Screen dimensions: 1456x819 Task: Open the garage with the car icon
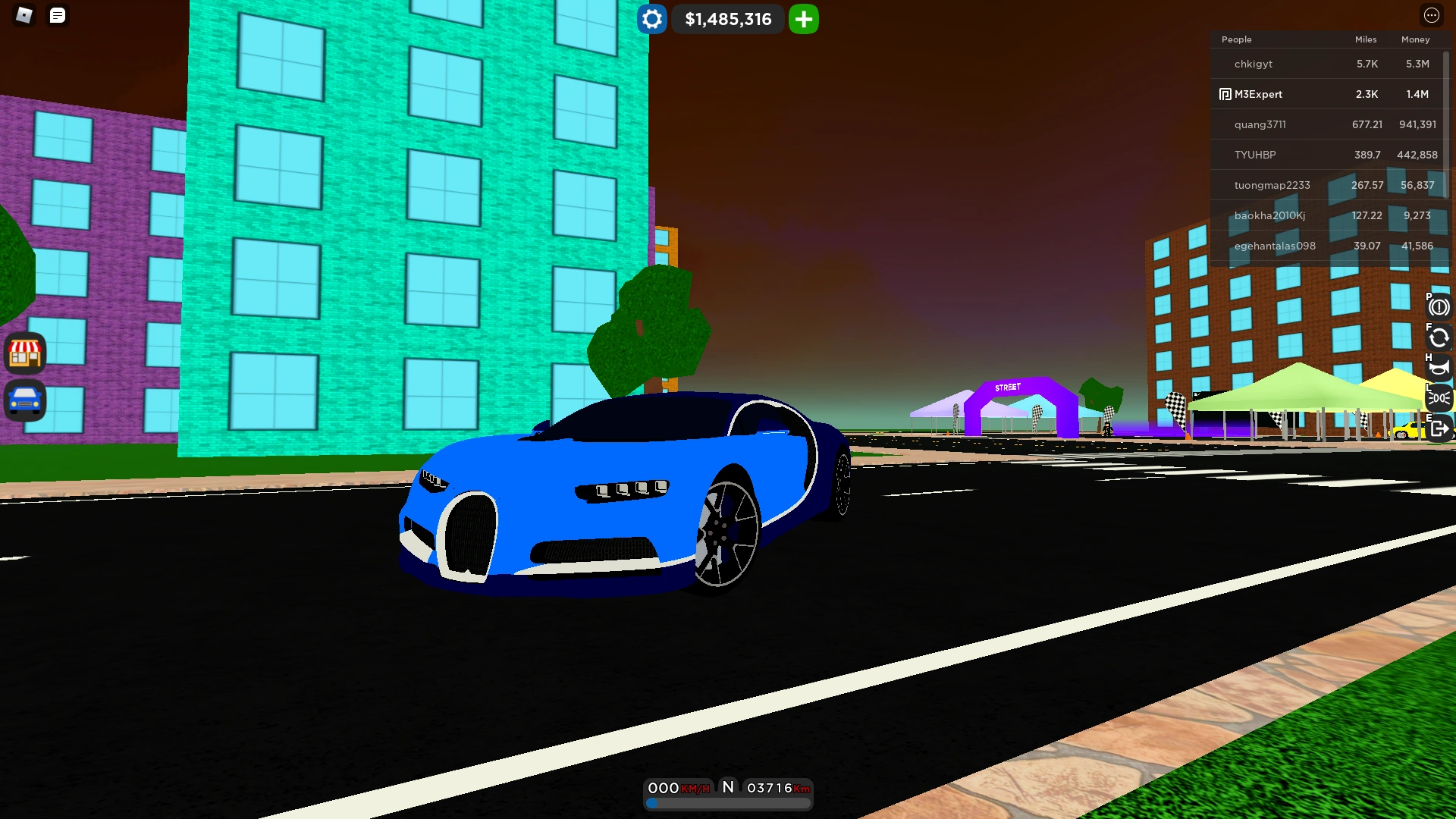[25, 402]
